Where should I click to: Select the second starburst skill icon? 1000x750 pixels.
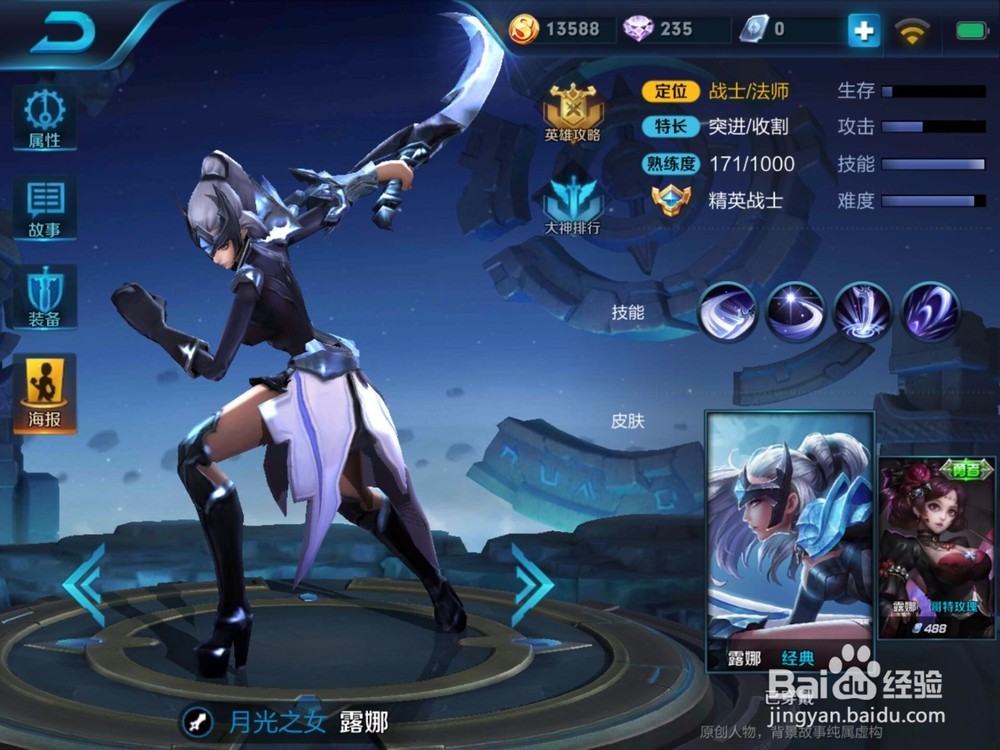pos(795,312)
